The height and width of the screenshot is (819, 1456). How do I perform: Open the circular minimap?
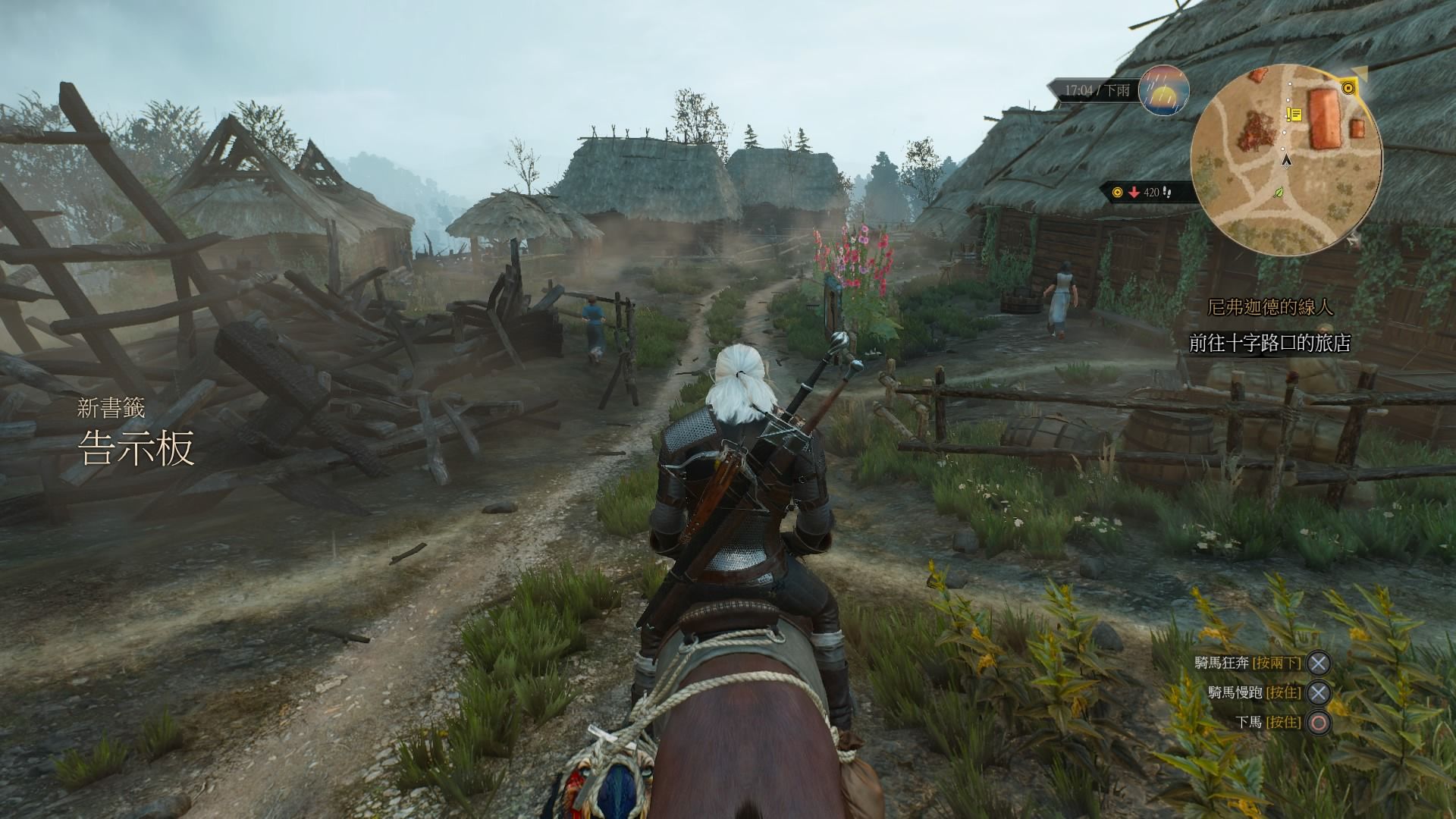tap(1286, 161)
